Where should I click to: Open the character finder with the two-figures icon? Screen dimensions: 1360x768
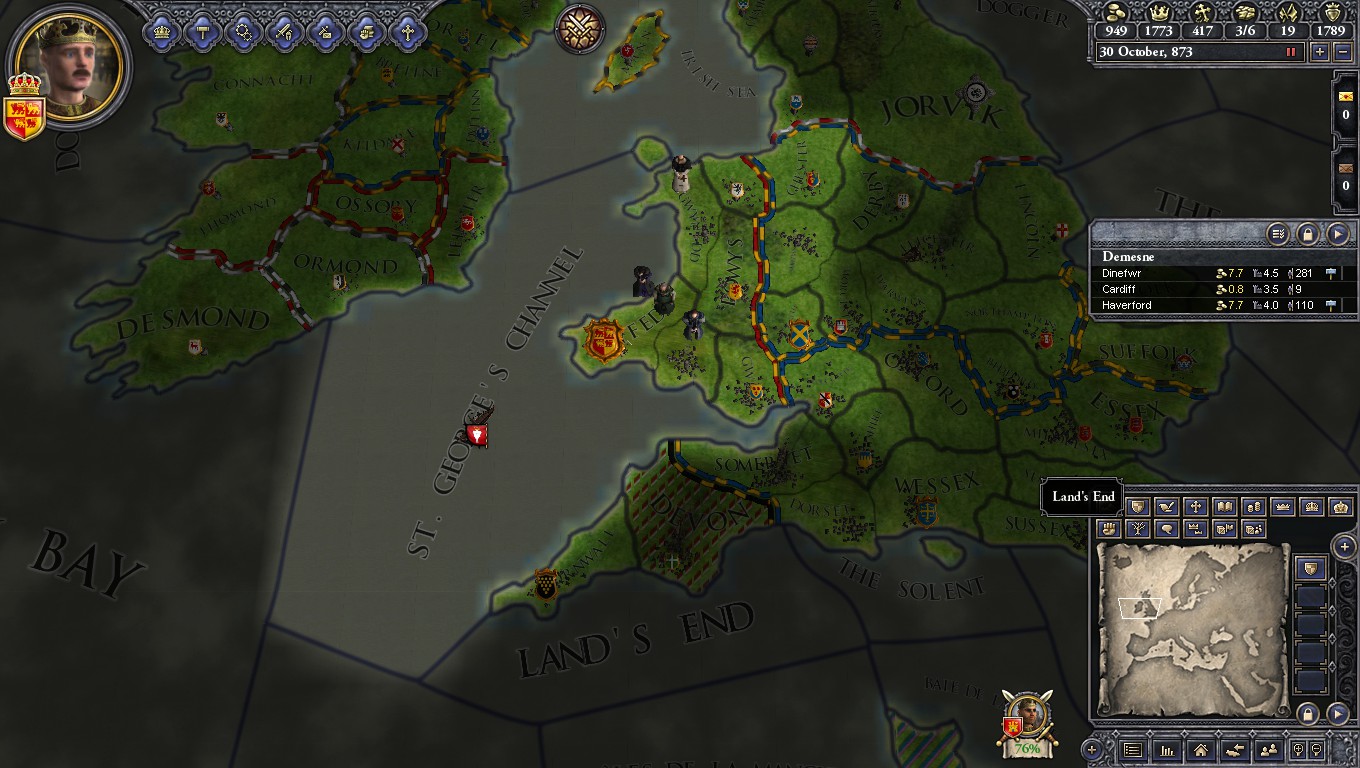point(1269,749)
